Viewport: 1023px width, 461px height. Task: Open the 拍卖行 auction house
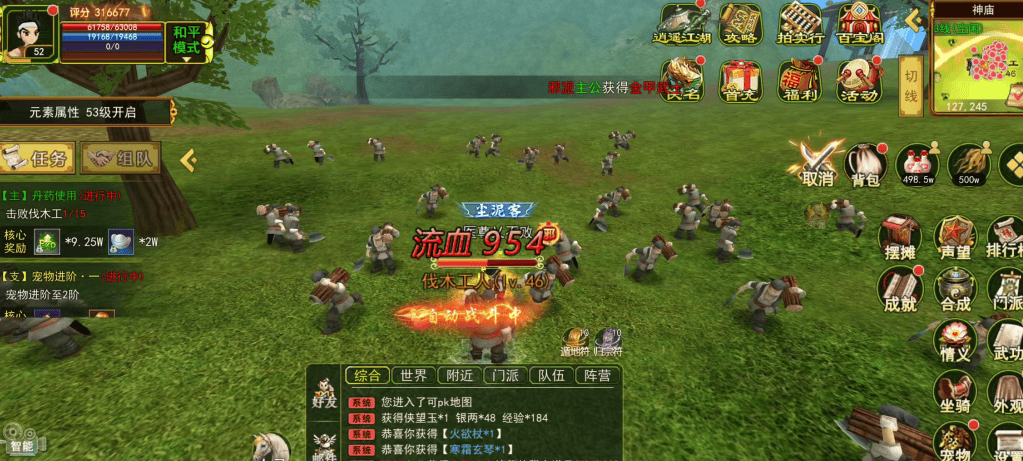(x=801, y=23)
